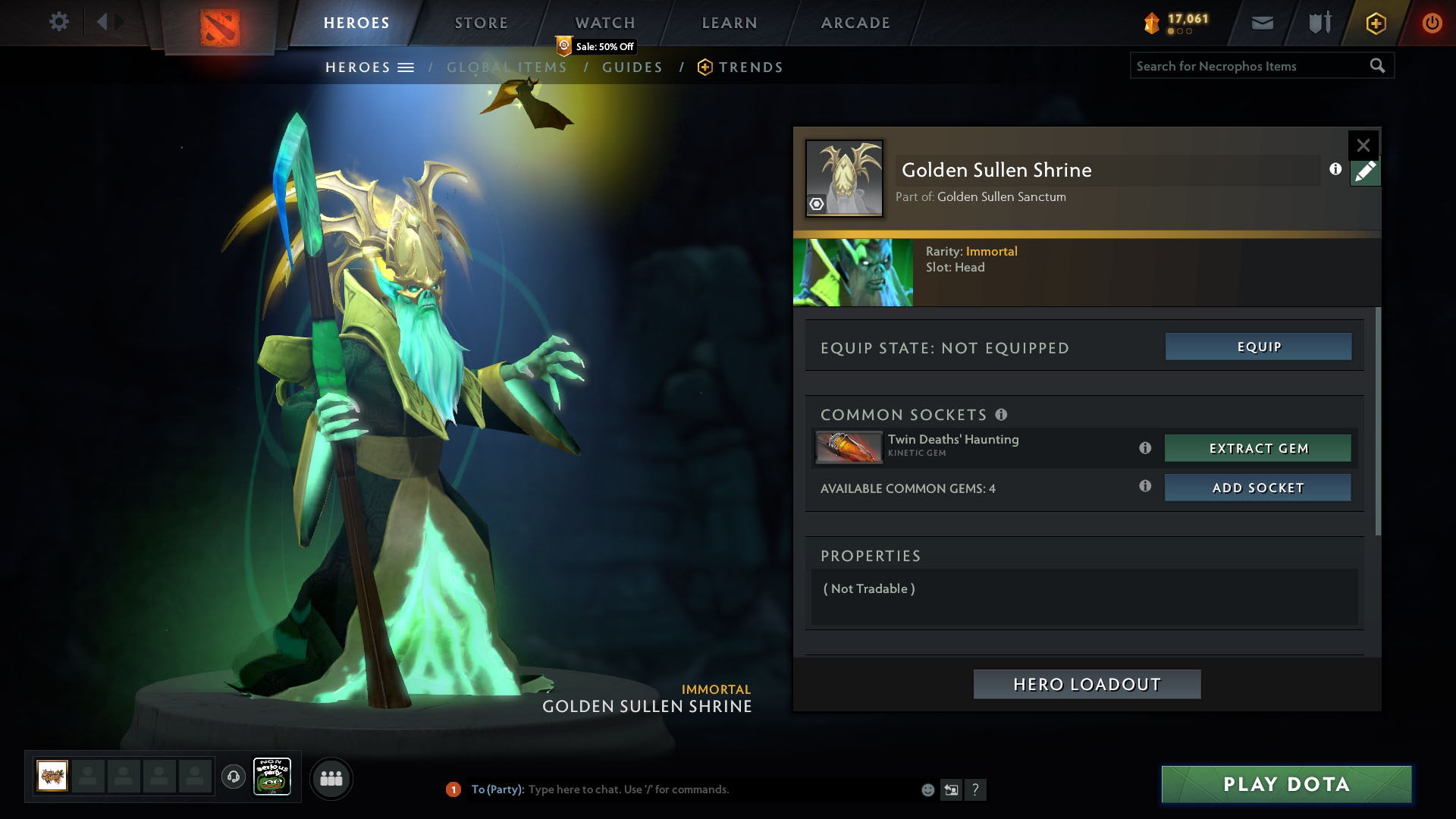Show the Global Items section
1456x819 pixels.
[507, 67]
